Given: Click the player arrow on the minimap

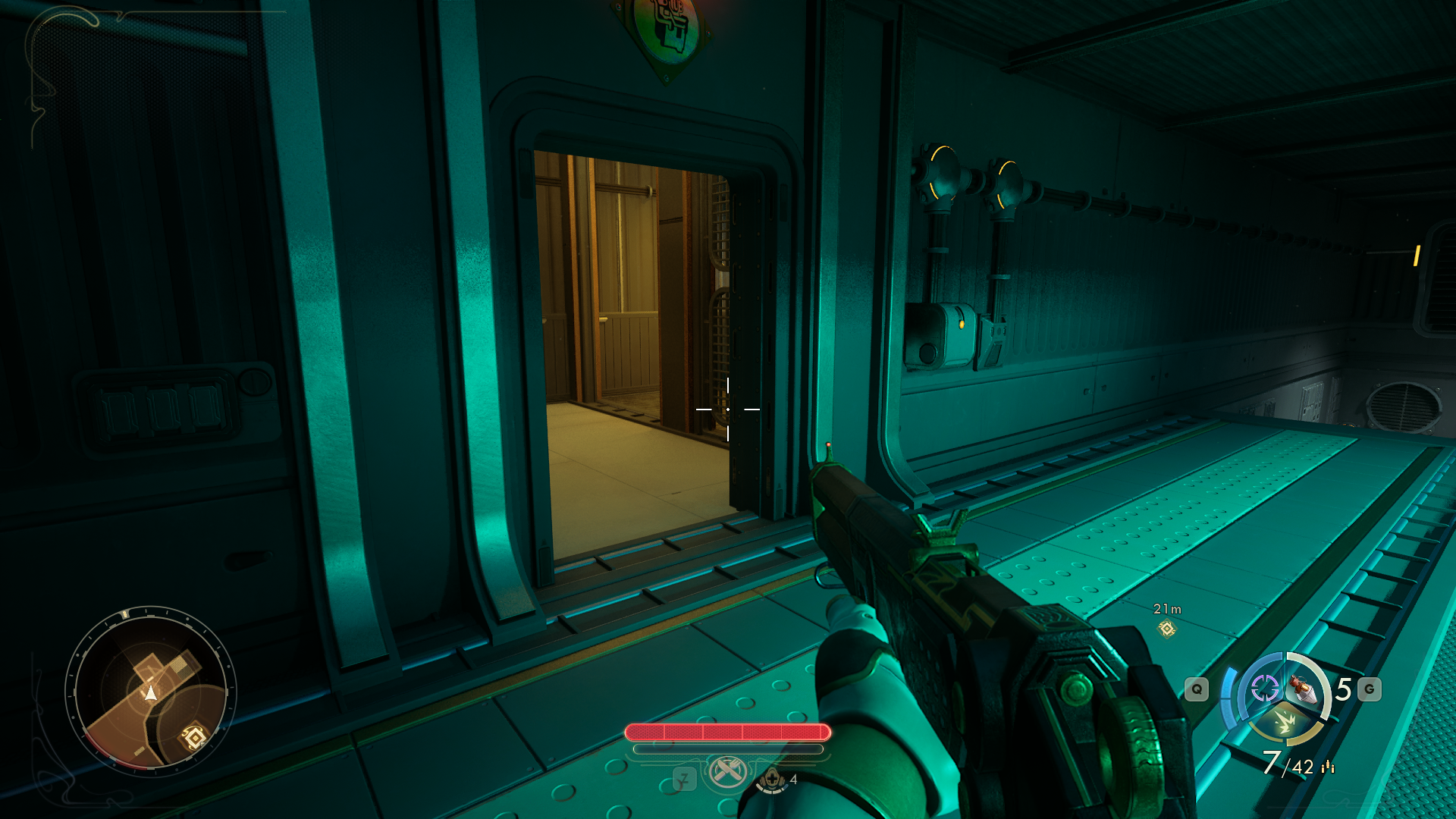Looking at the screenshot, I should pyautogui.click(x=151, y=692).
